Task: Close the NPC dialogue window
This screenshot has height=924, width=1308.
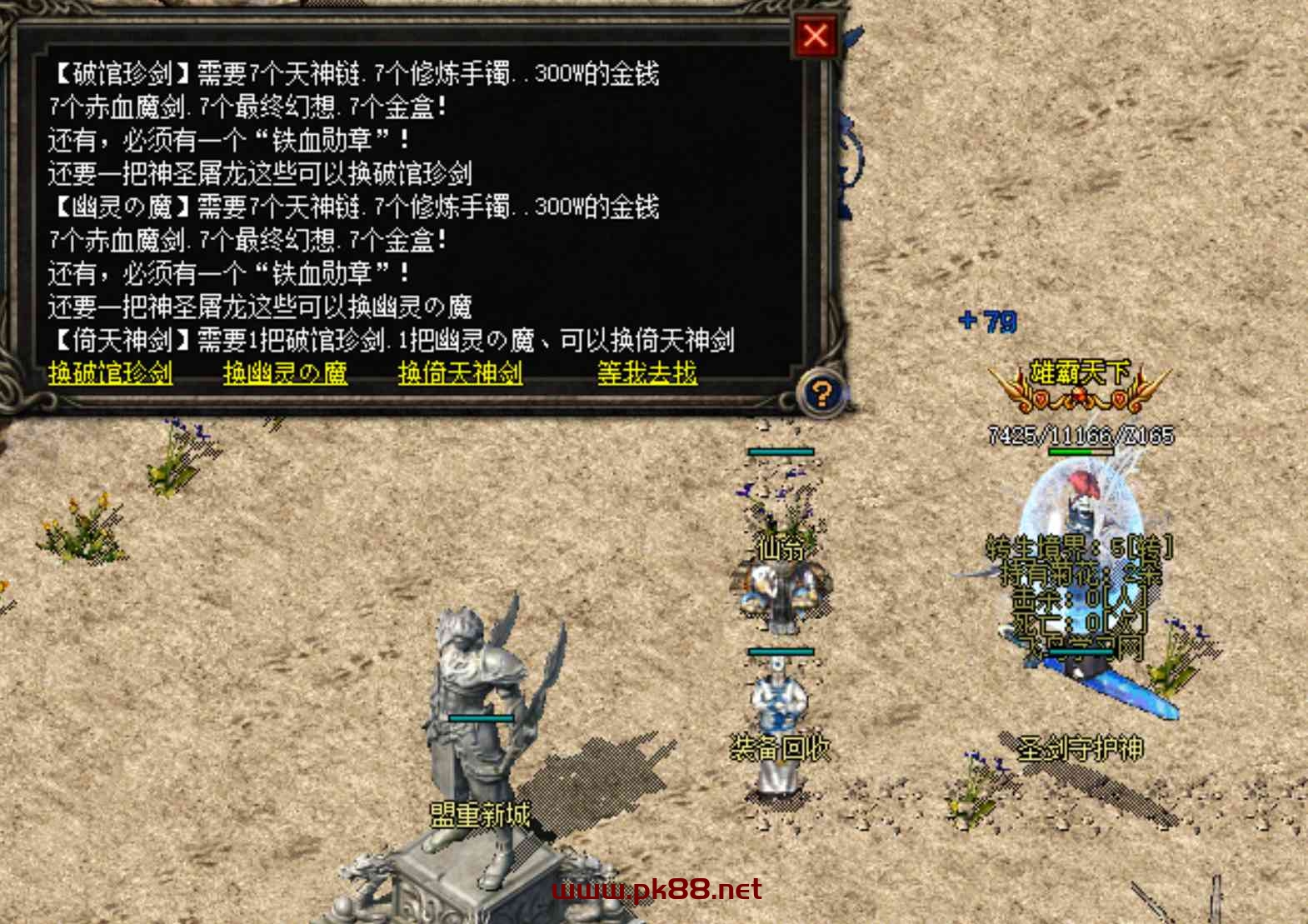Action: 815,36
